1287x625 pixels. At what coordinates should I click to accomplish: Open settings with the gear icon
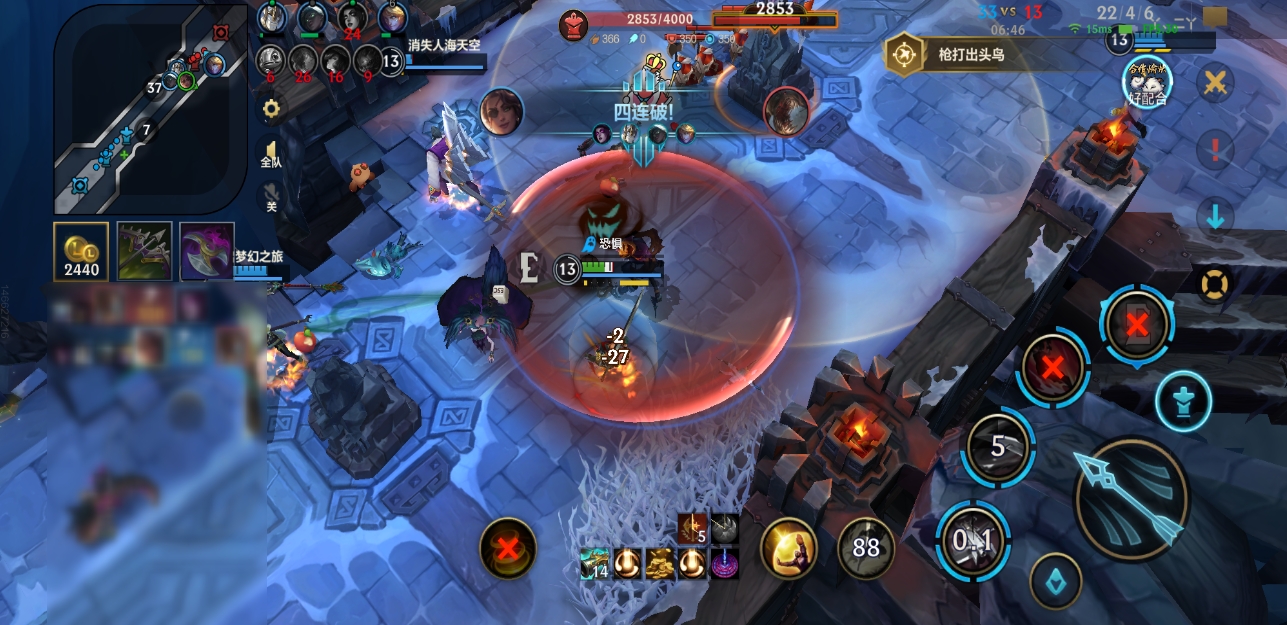270,108
